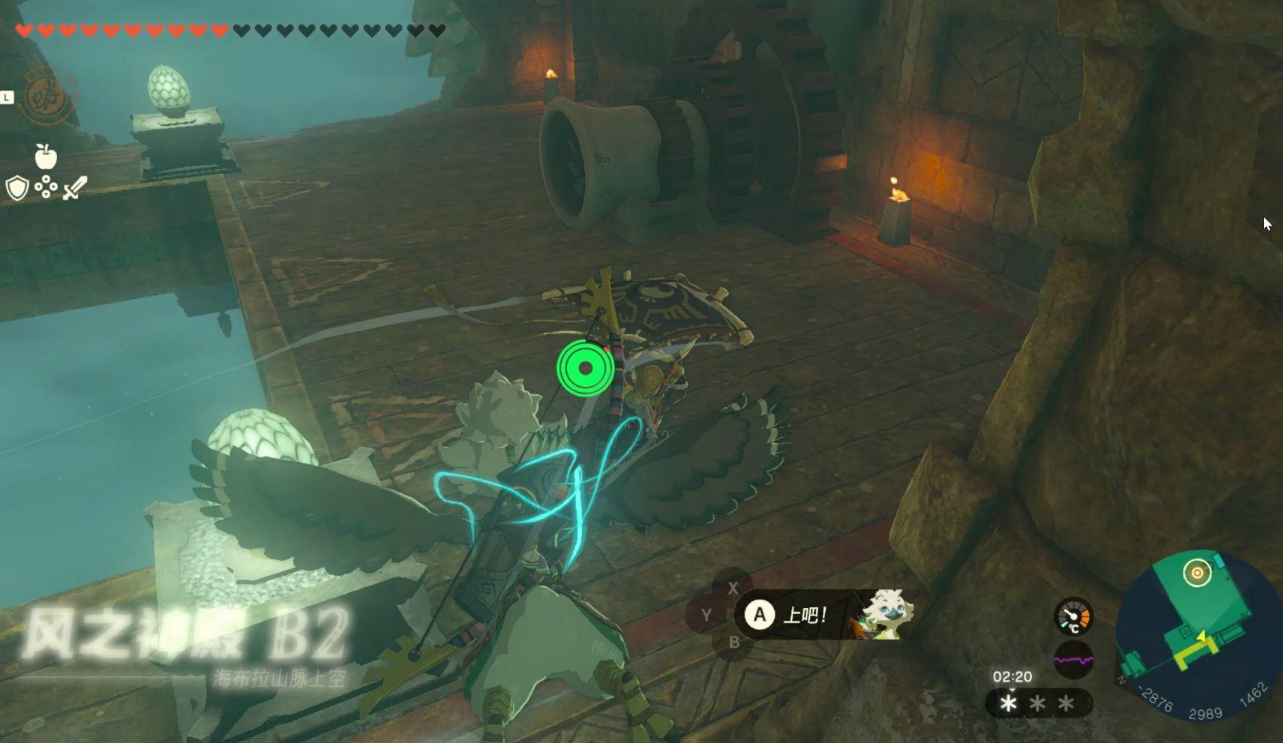This screenshot has width=1283, height=743.
Task: Click the purple noise level indicator
Action: tap(1073, 660)
